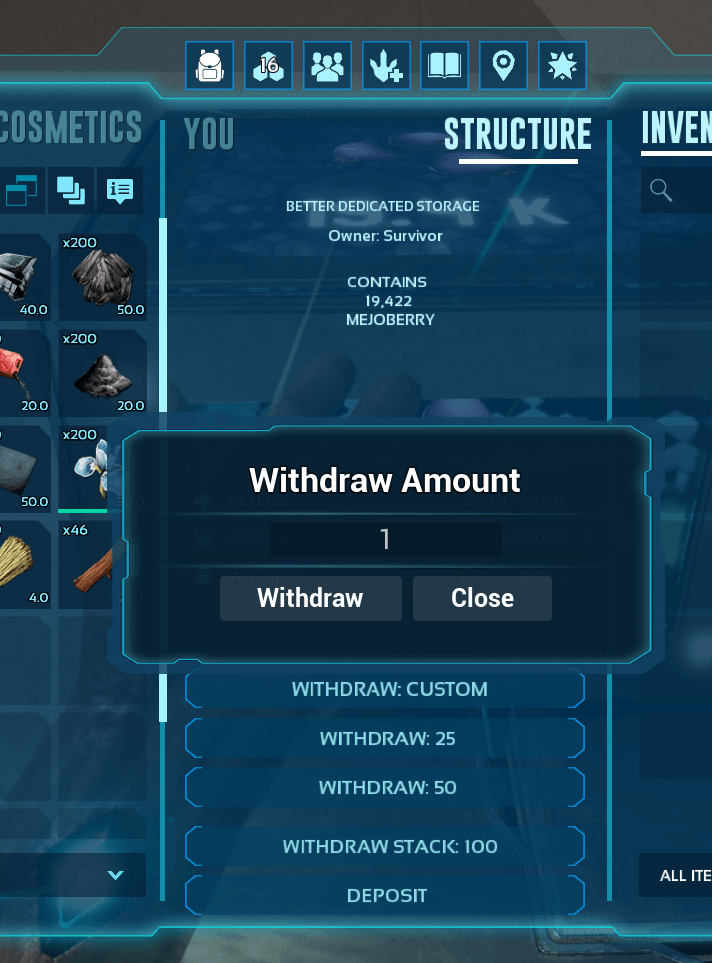Click the withdraw amount number field

point(385,540)
